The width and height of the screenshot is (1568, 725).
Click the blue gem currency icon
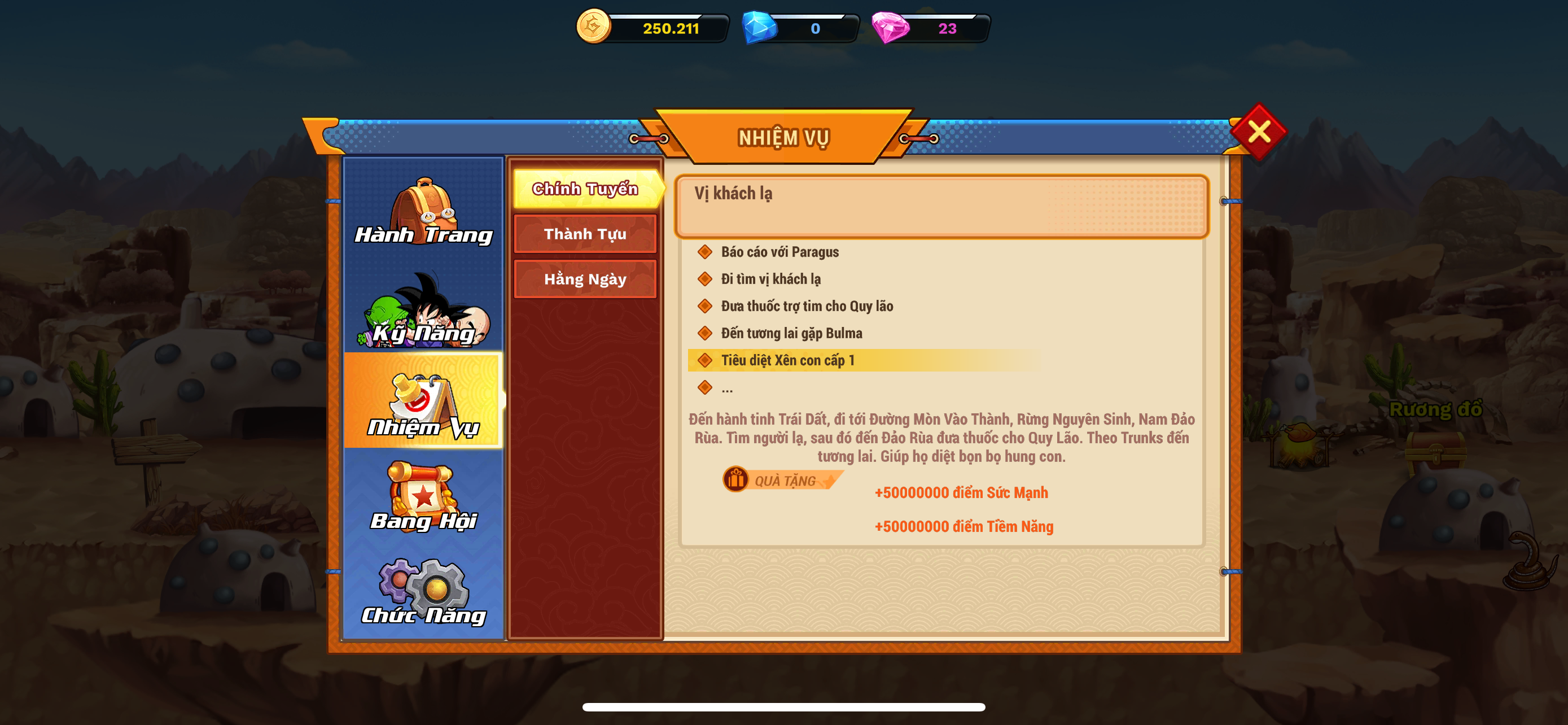coord(759,28)
